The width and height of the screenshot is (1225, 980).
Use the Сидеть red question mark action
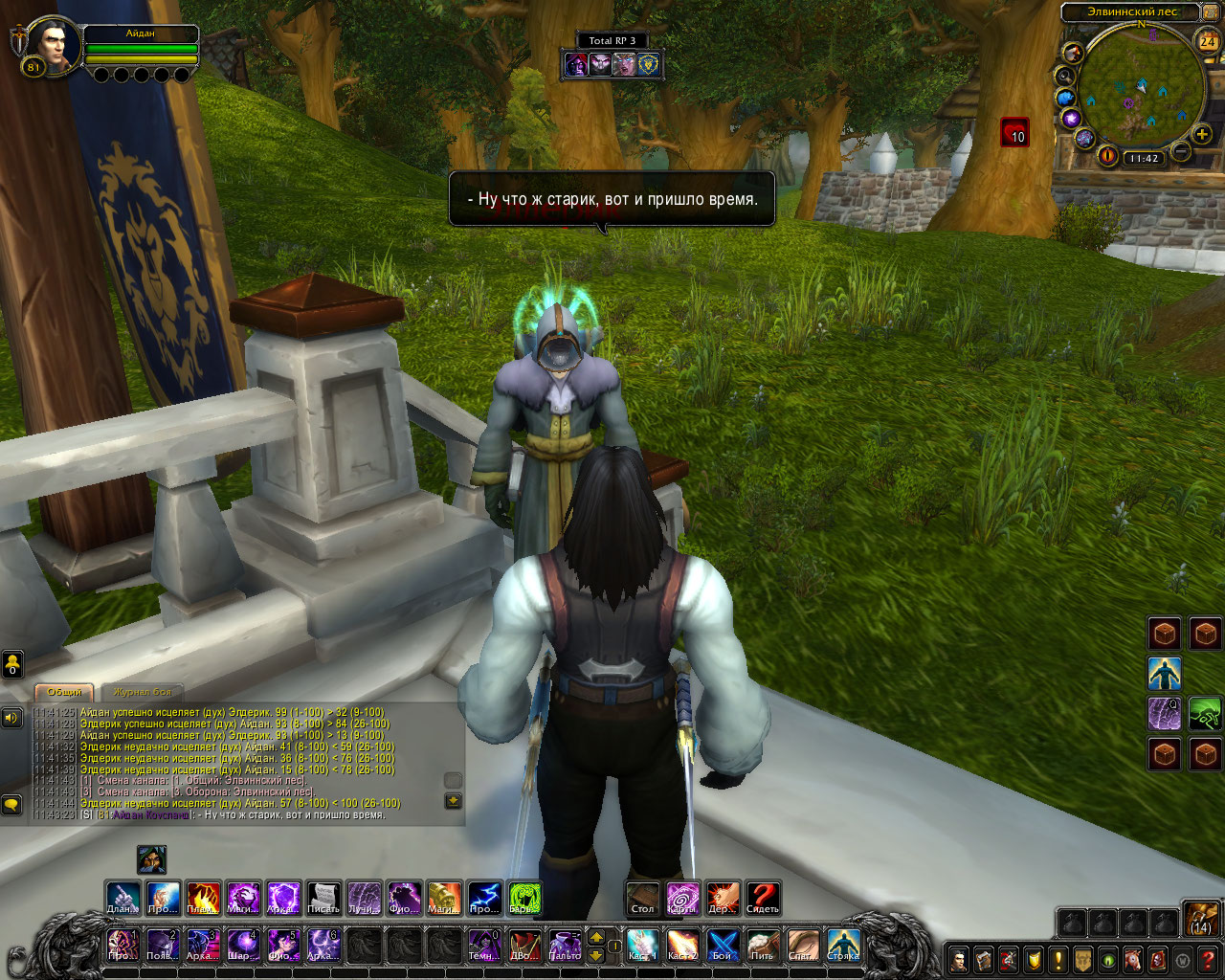(x=763, y=898)
